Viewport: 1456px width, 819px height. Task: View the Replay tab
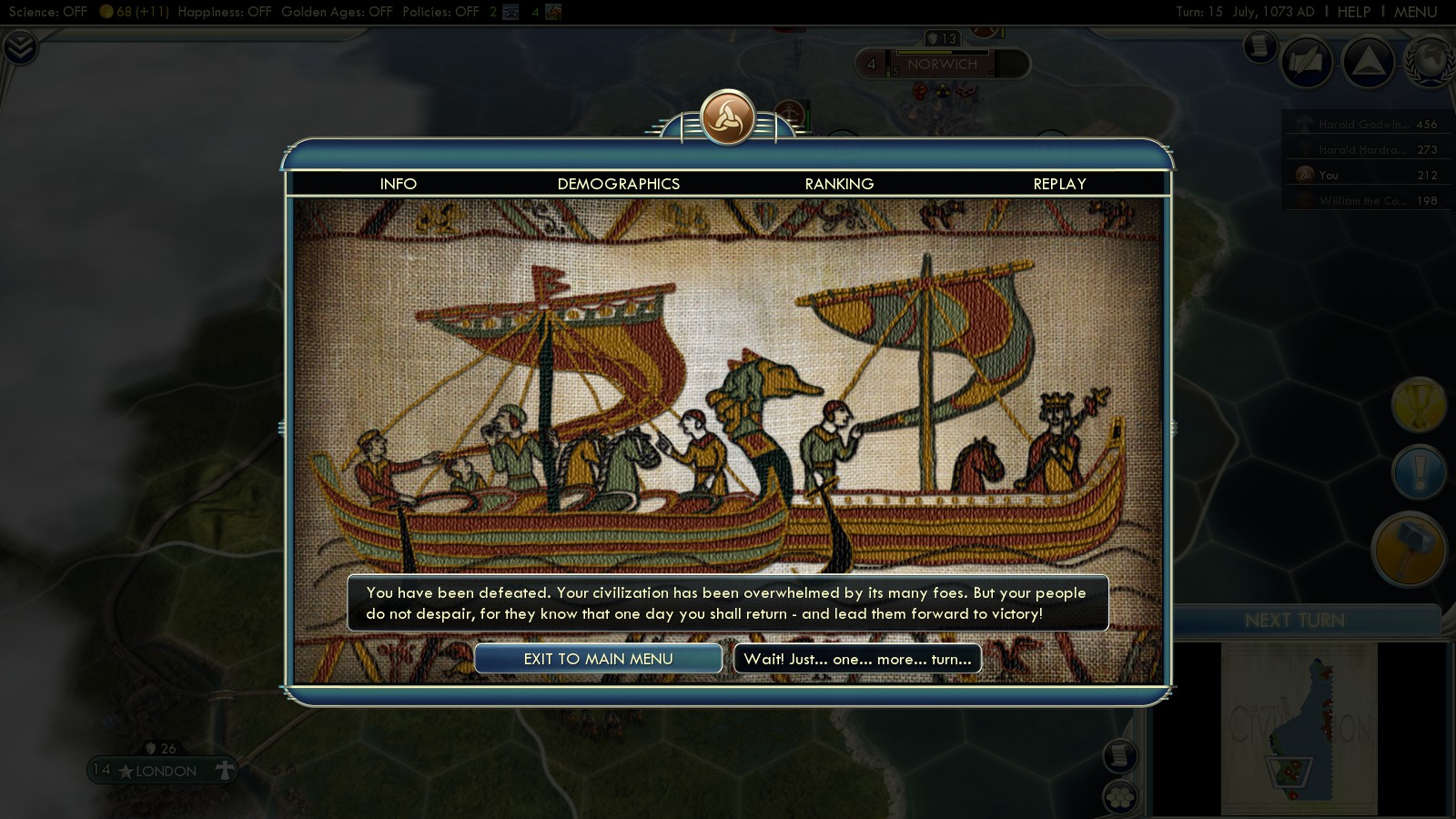click(1059, 184)
